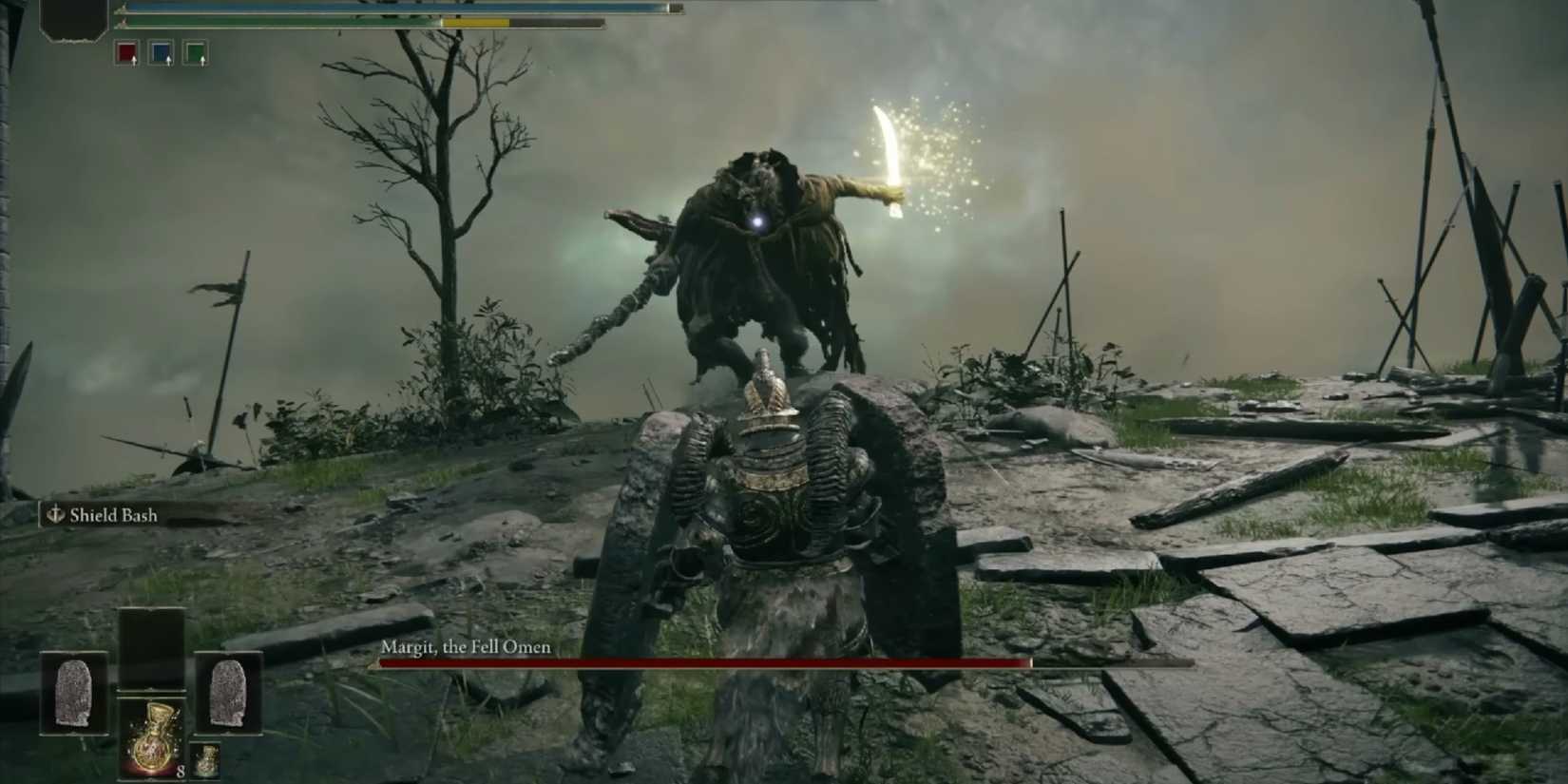Click the end cap of the blue FP bar

(675, 8)
